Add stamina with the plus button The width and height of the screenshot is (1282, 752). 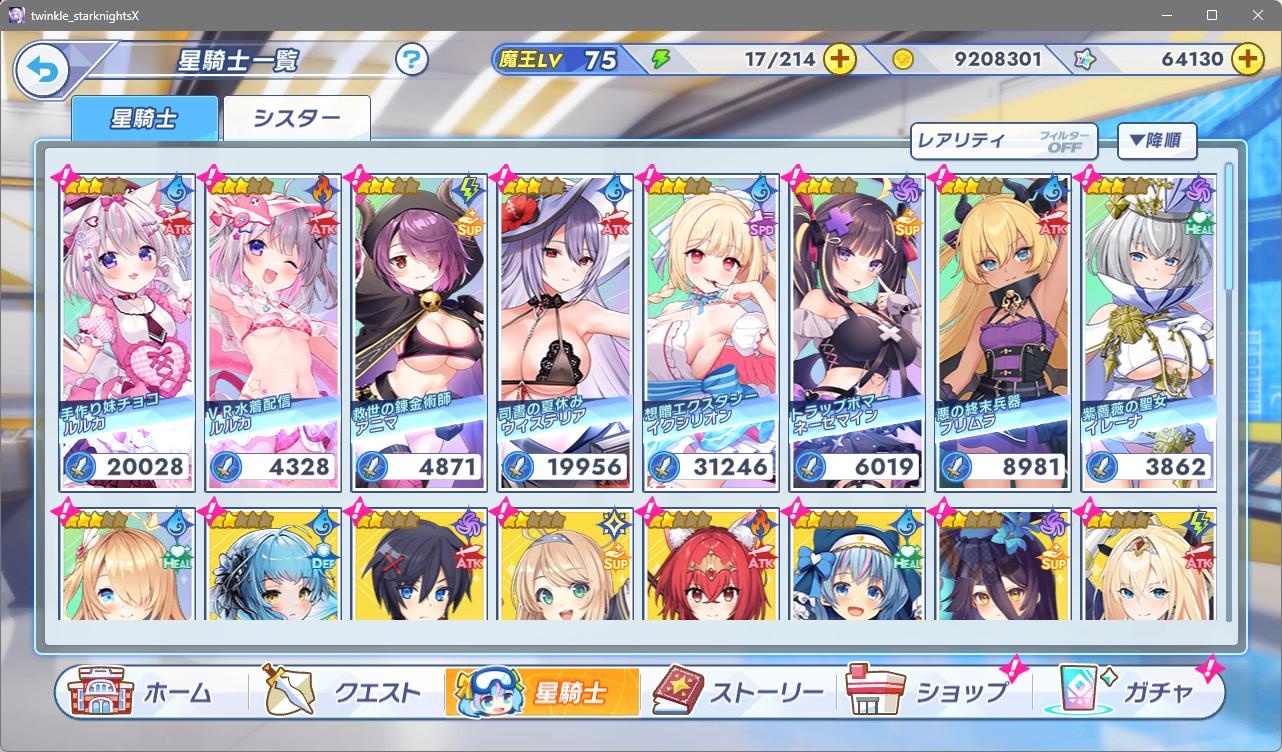click(x=840, y=59)
